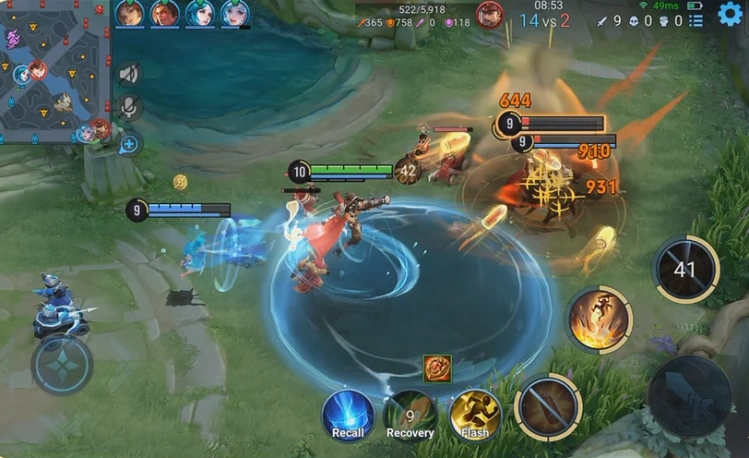Image resolution: width=749 pixels, height=458 pixels.
Task: Activate the fiery leap strike skill
Action: [599, 319]
